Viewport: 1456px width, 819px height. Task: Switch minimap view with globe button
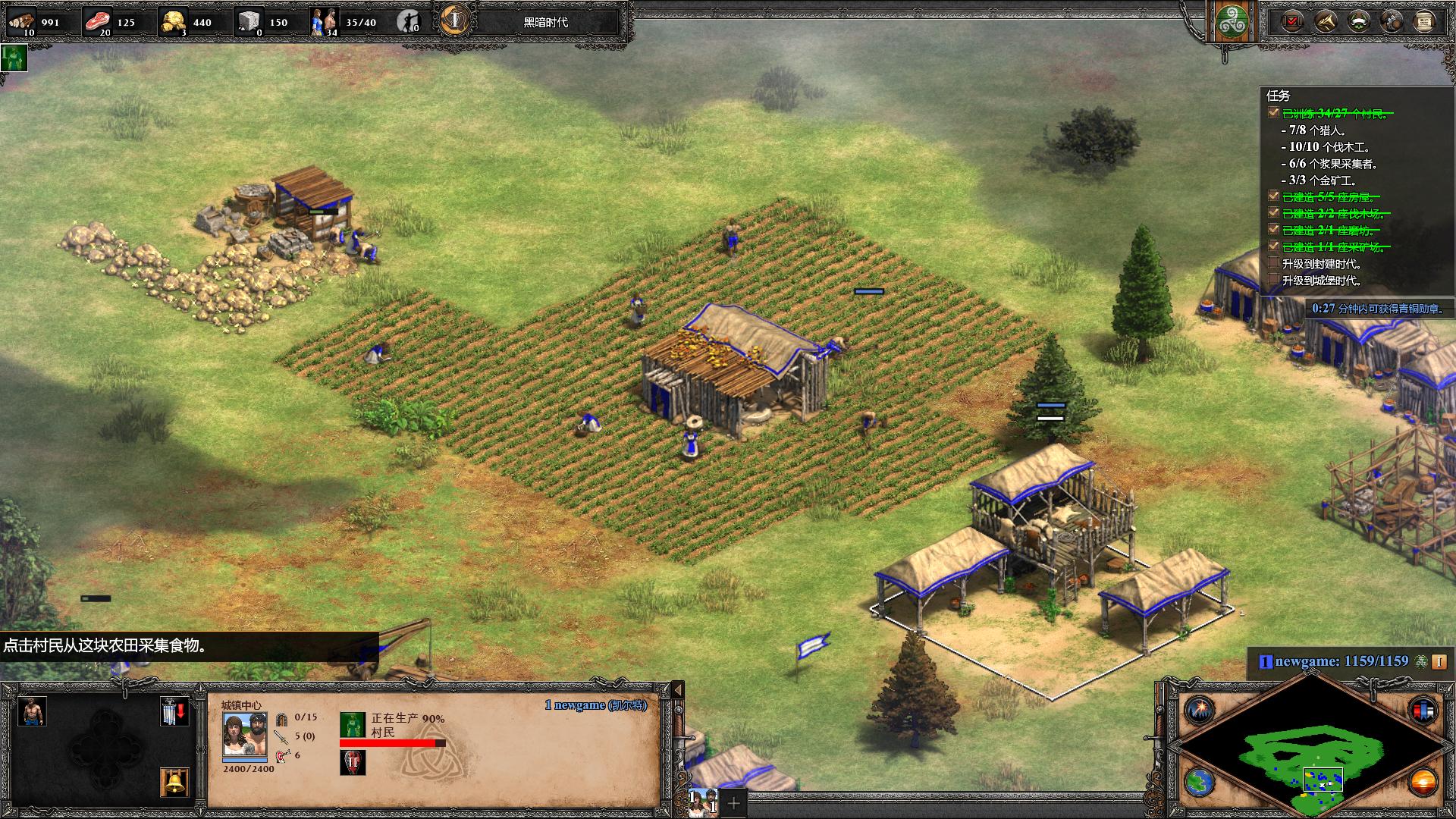pyautogui.click(x=1200, y=782)
